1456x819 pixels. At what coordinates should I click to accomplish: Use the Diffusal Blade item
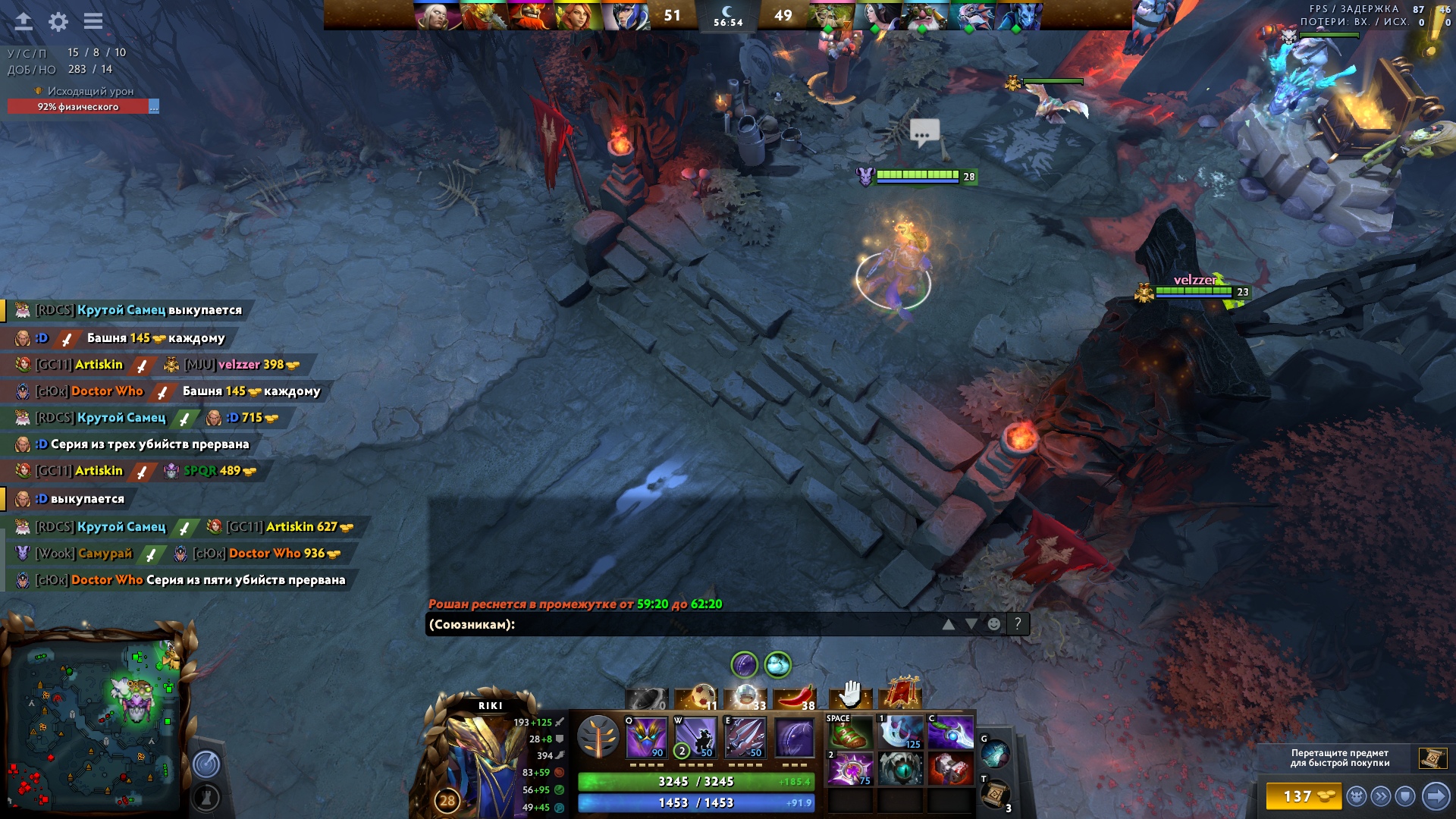click(950, 734)
